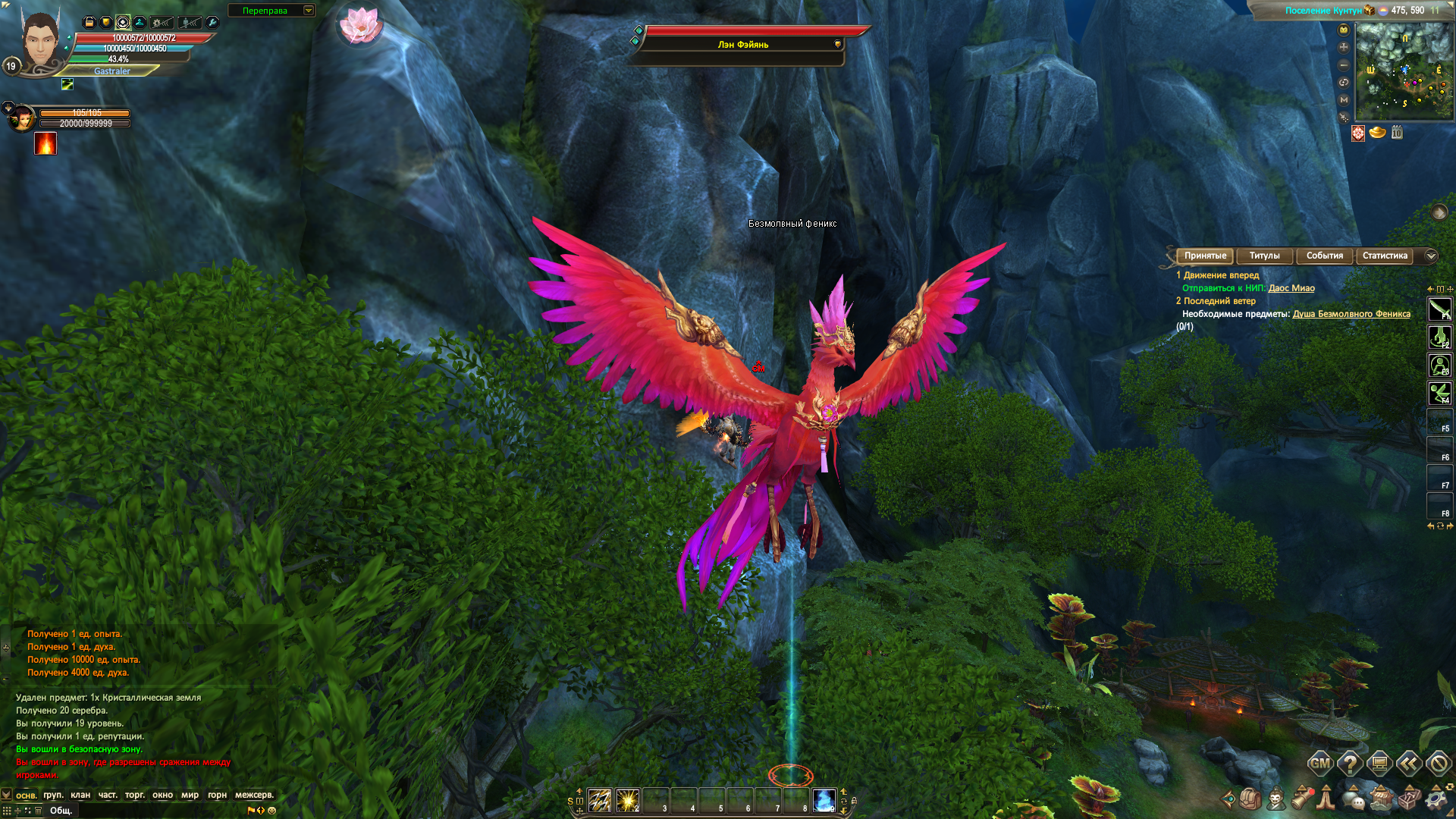
Task: Use the golden burst skill in slot 2
Action: click(x=628, y=800)
